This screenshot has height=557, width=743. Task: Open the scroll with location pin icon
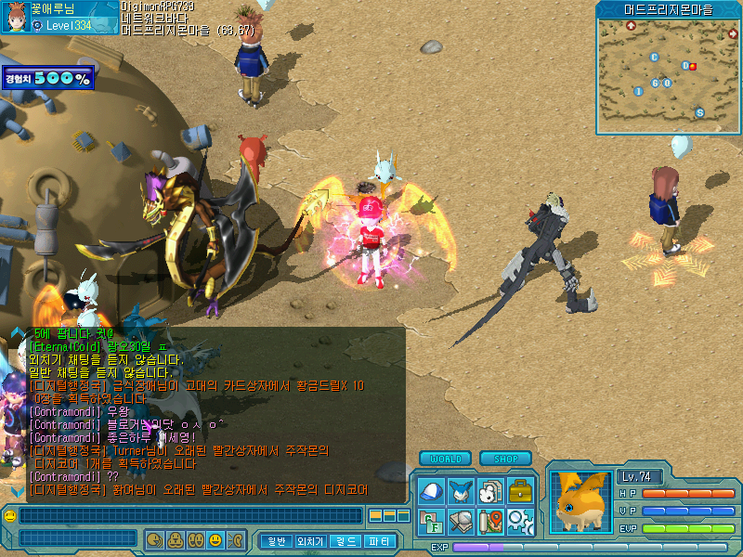pos(490,520)
